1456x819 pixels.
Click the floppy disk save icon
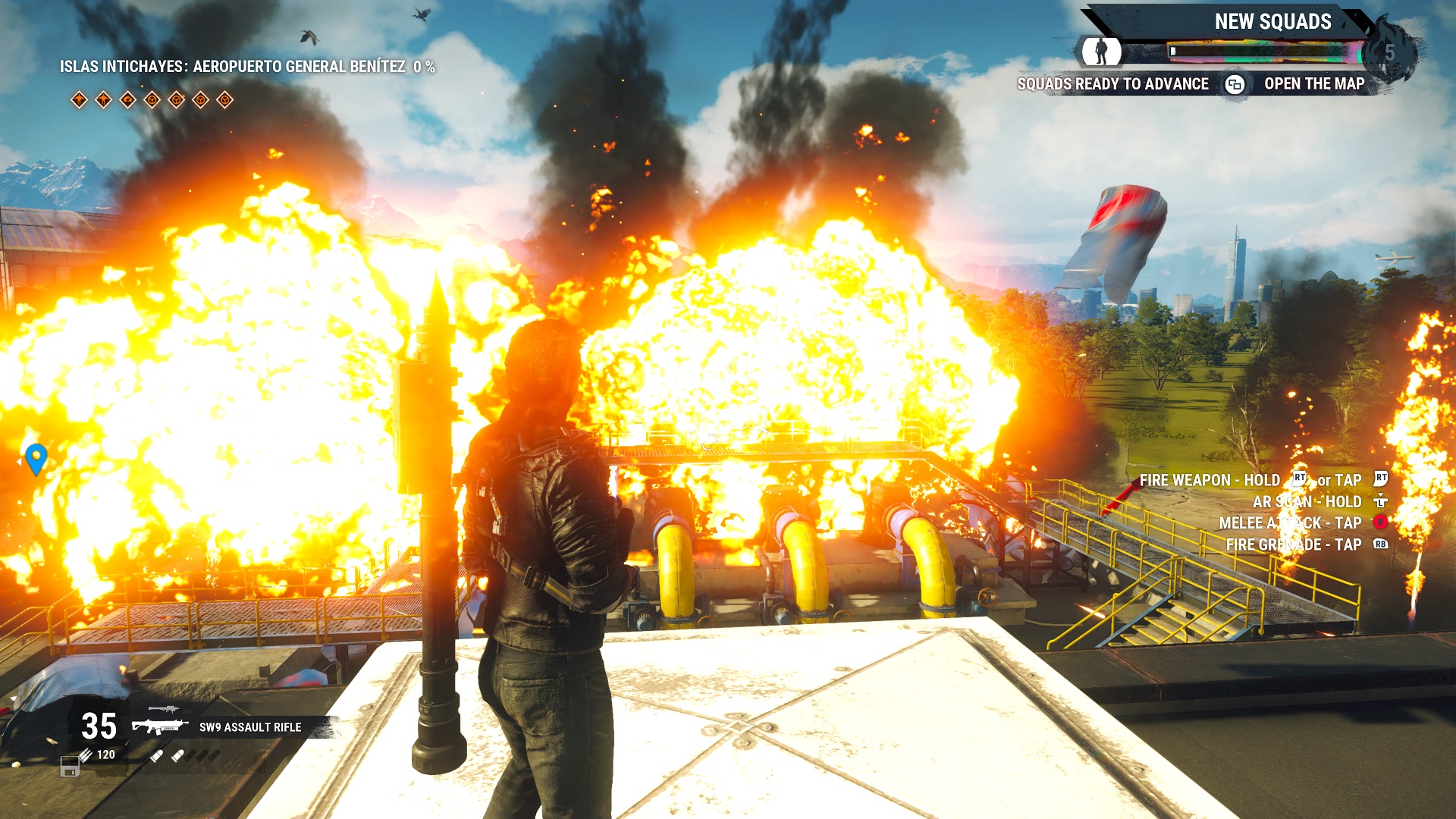click(70, 767)
